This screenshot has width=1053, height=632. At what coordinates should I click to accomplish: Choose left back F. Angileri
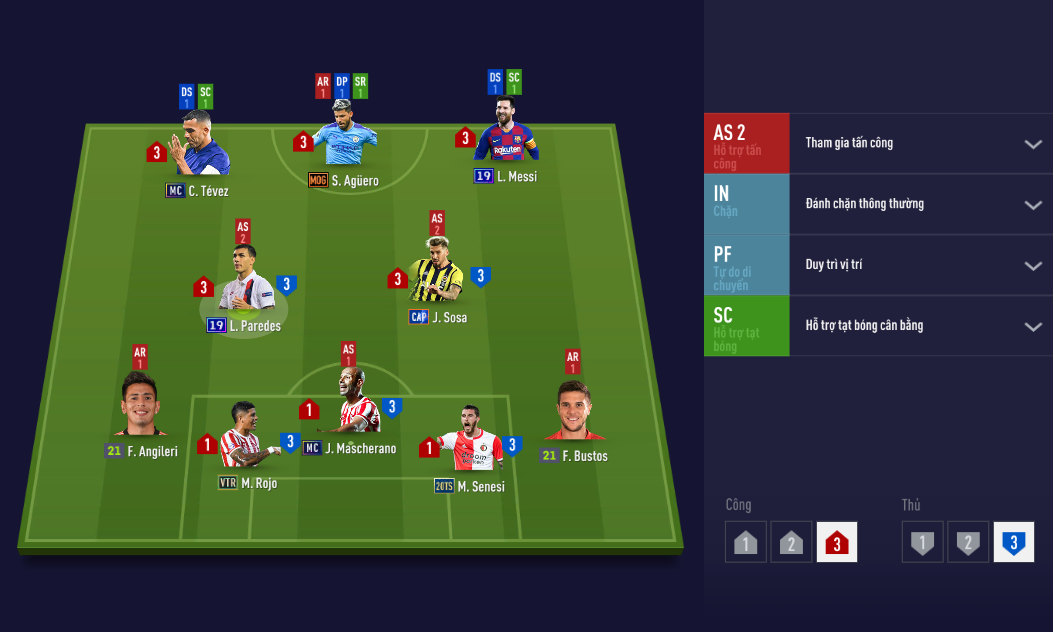click(142, 407)
